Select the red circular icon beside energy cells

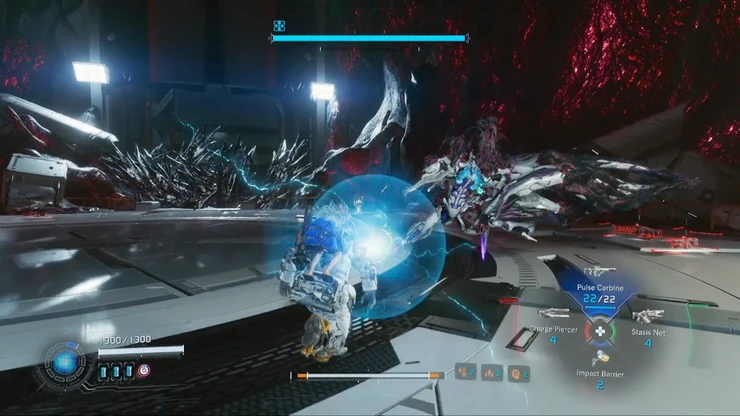tap(144, 370)
